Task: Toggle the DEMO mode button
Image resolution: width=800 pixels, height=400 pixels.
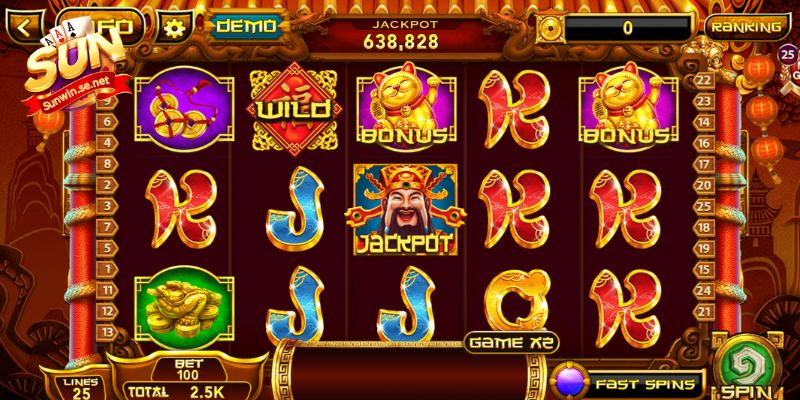Action: tap(247, 26)
